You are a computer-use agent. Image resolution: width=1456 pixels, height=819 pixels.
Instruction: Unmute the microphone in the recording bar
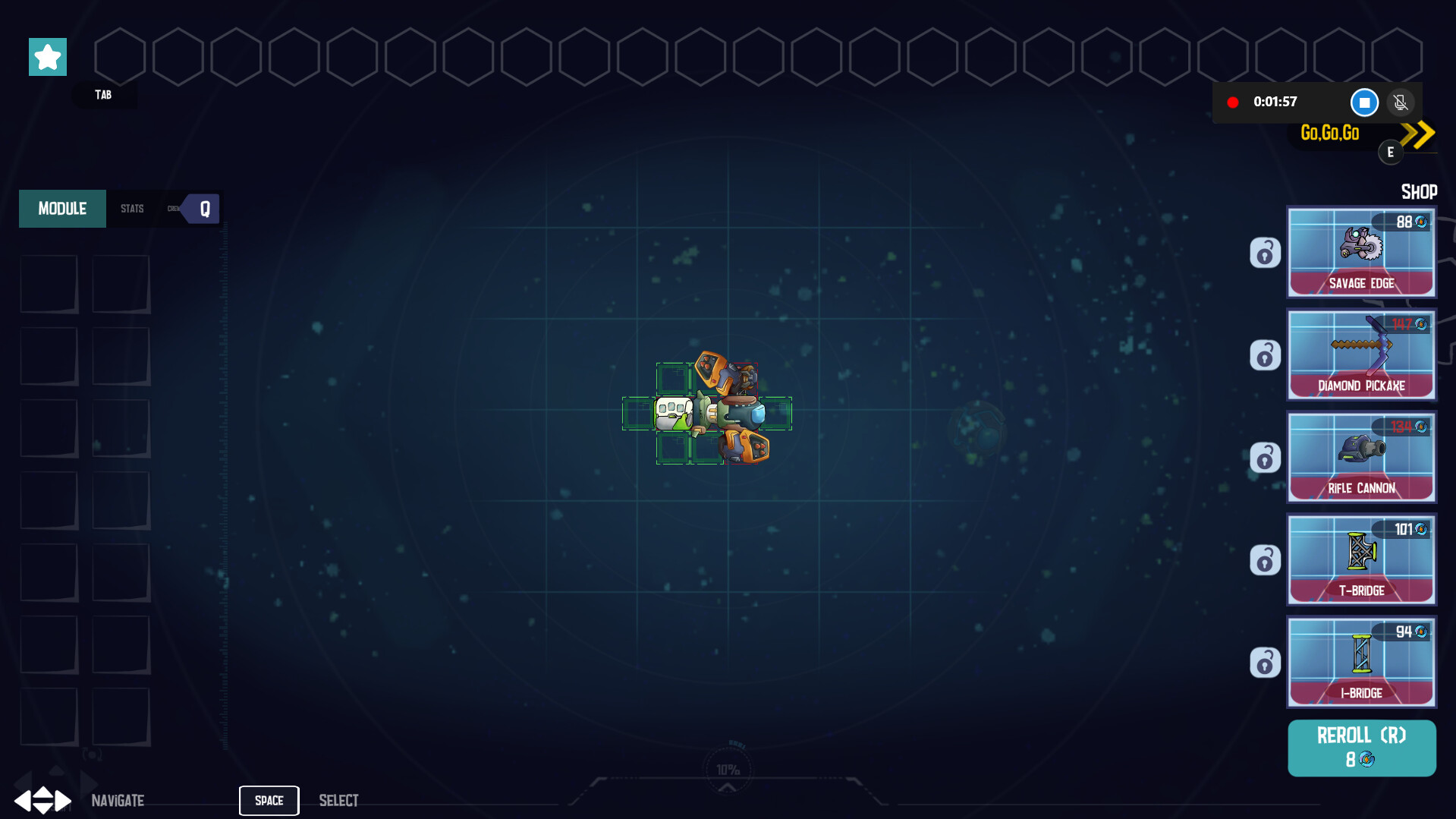click(x=1400, y=102)
